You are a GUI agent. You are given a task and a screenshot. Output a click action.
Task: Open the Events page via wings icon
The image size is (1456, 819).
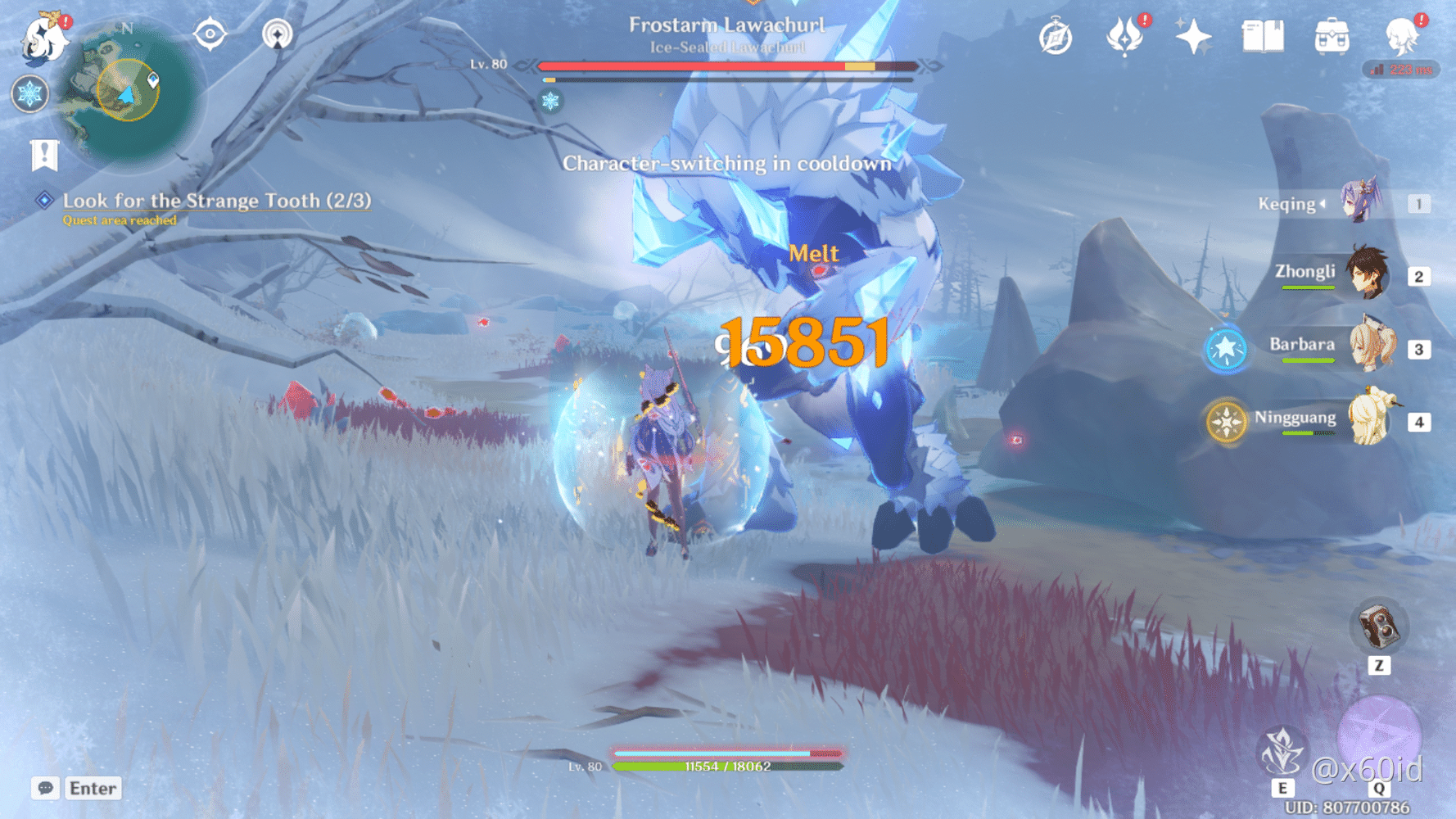pyautogui.click(x=1126, y=36)
